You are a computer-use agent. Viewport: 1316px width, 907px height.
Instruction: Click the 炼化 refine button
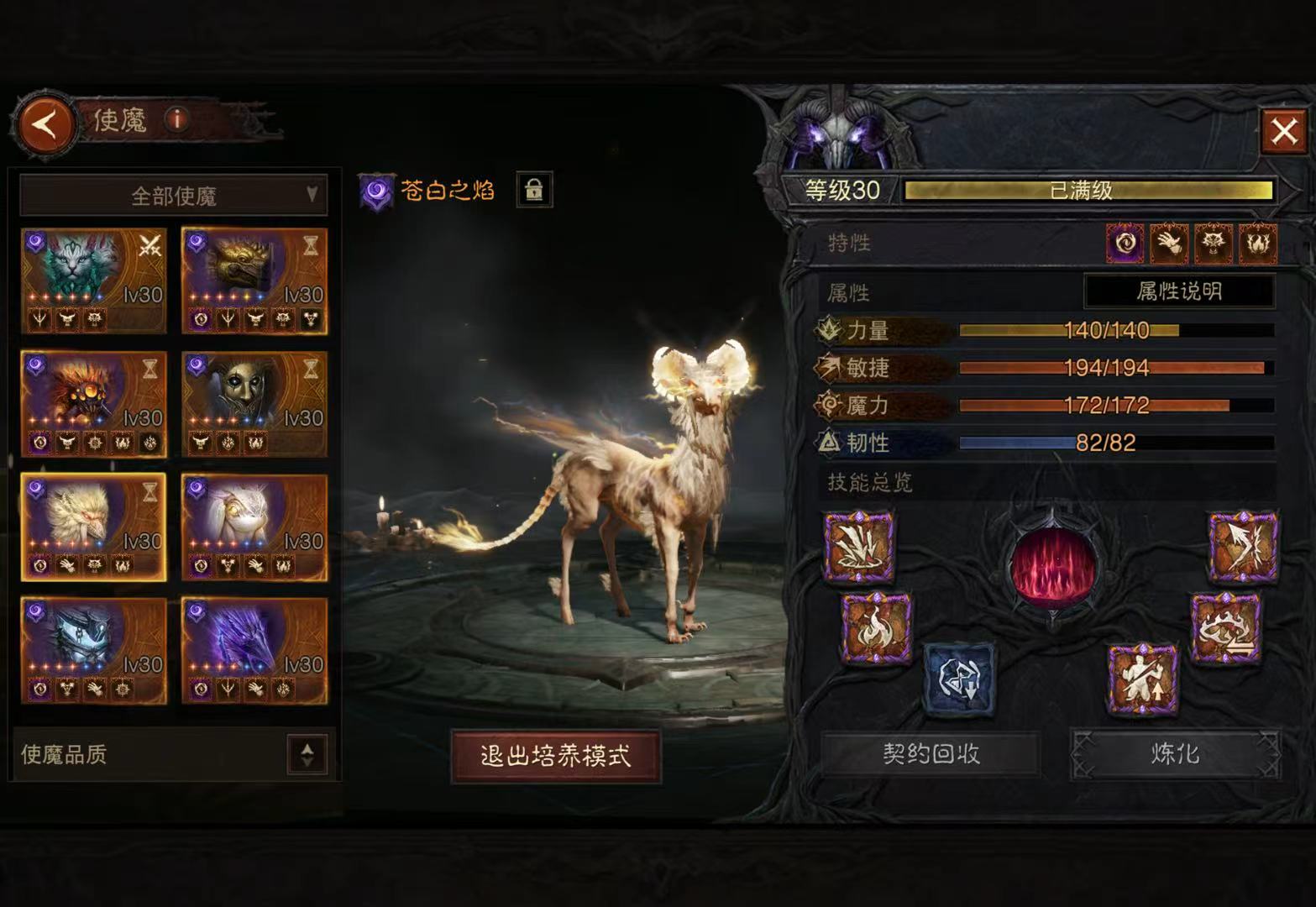click(x=1175, y=753)
